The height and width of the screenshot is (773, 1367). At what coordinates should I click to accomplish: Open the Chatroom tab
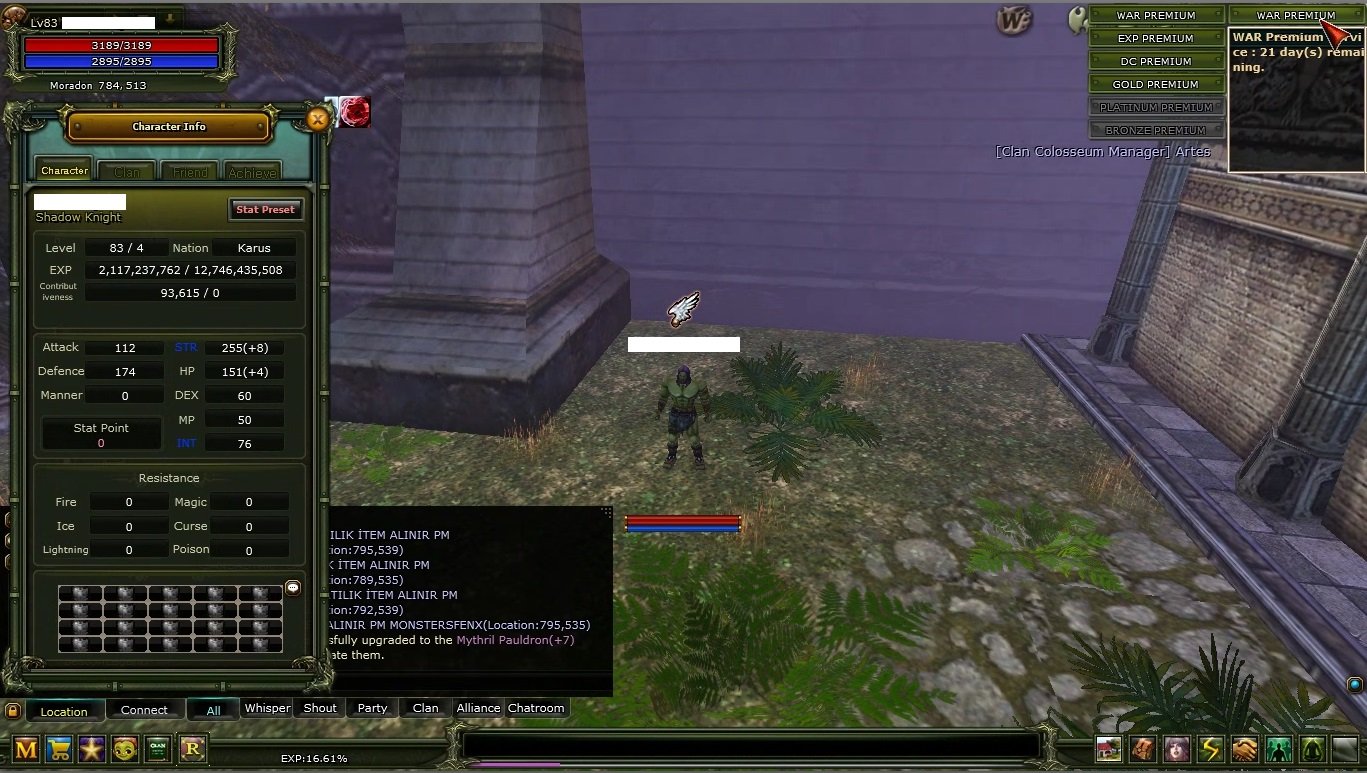tap(536, 708)
